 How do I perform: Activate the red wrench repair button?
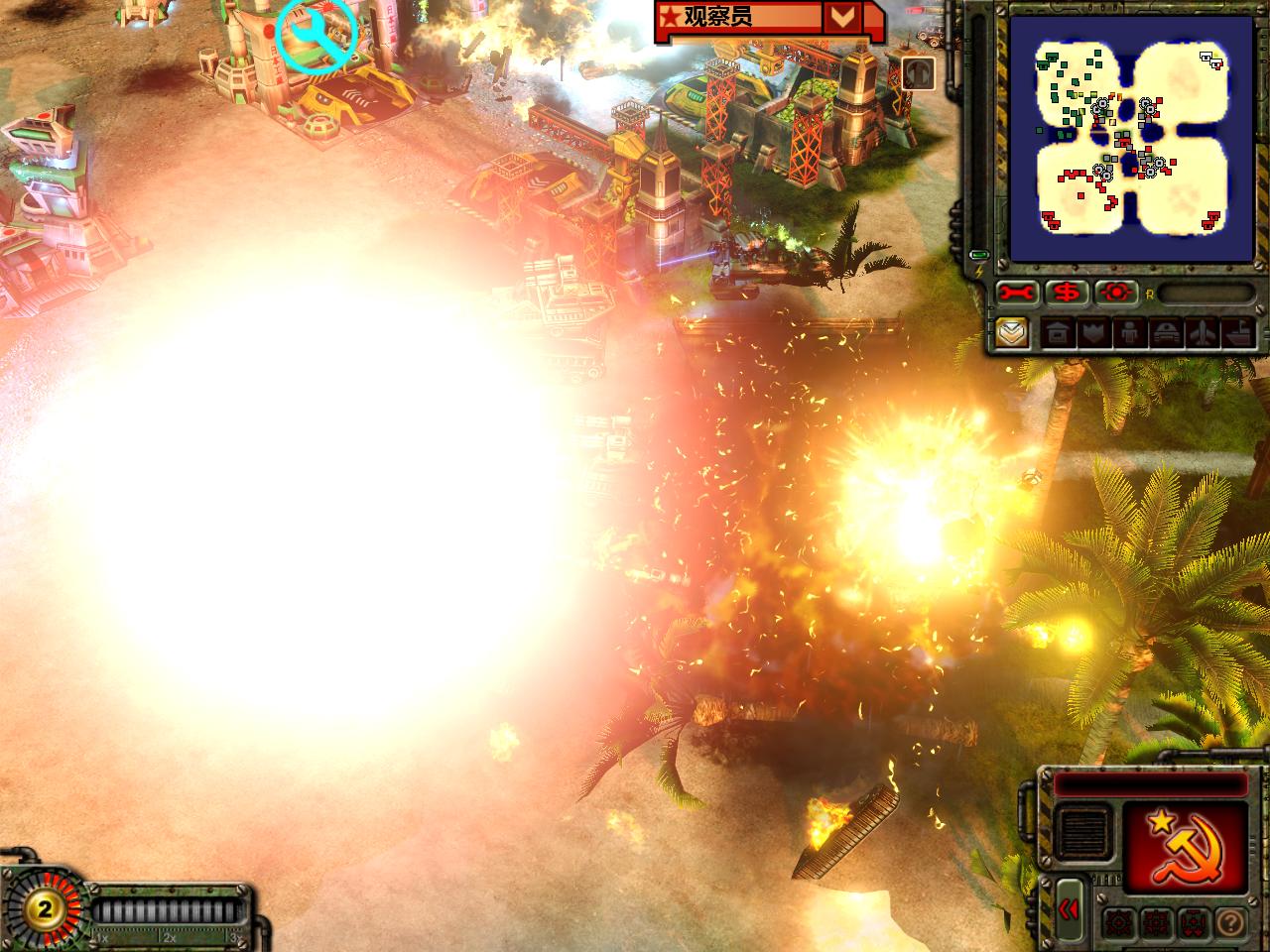(x=1017, y=294)
